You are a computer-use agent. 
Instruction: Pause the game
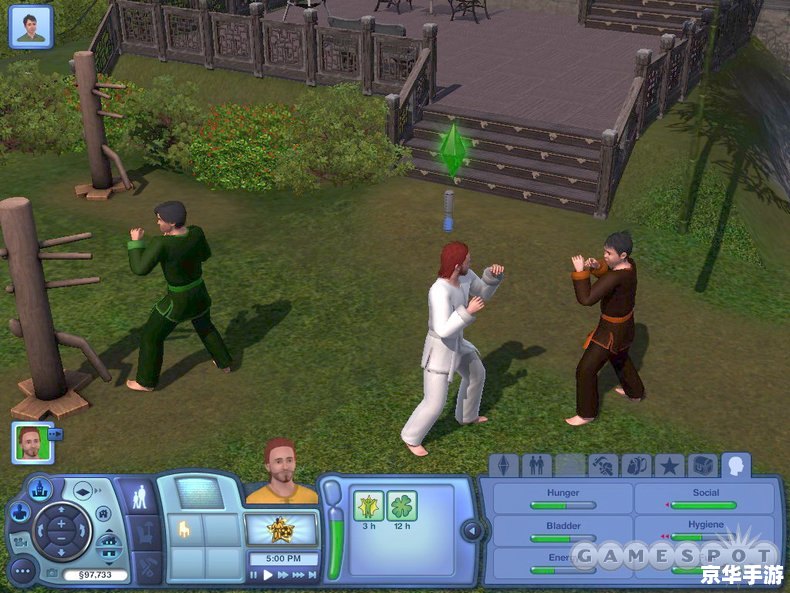tap(254, 575)
